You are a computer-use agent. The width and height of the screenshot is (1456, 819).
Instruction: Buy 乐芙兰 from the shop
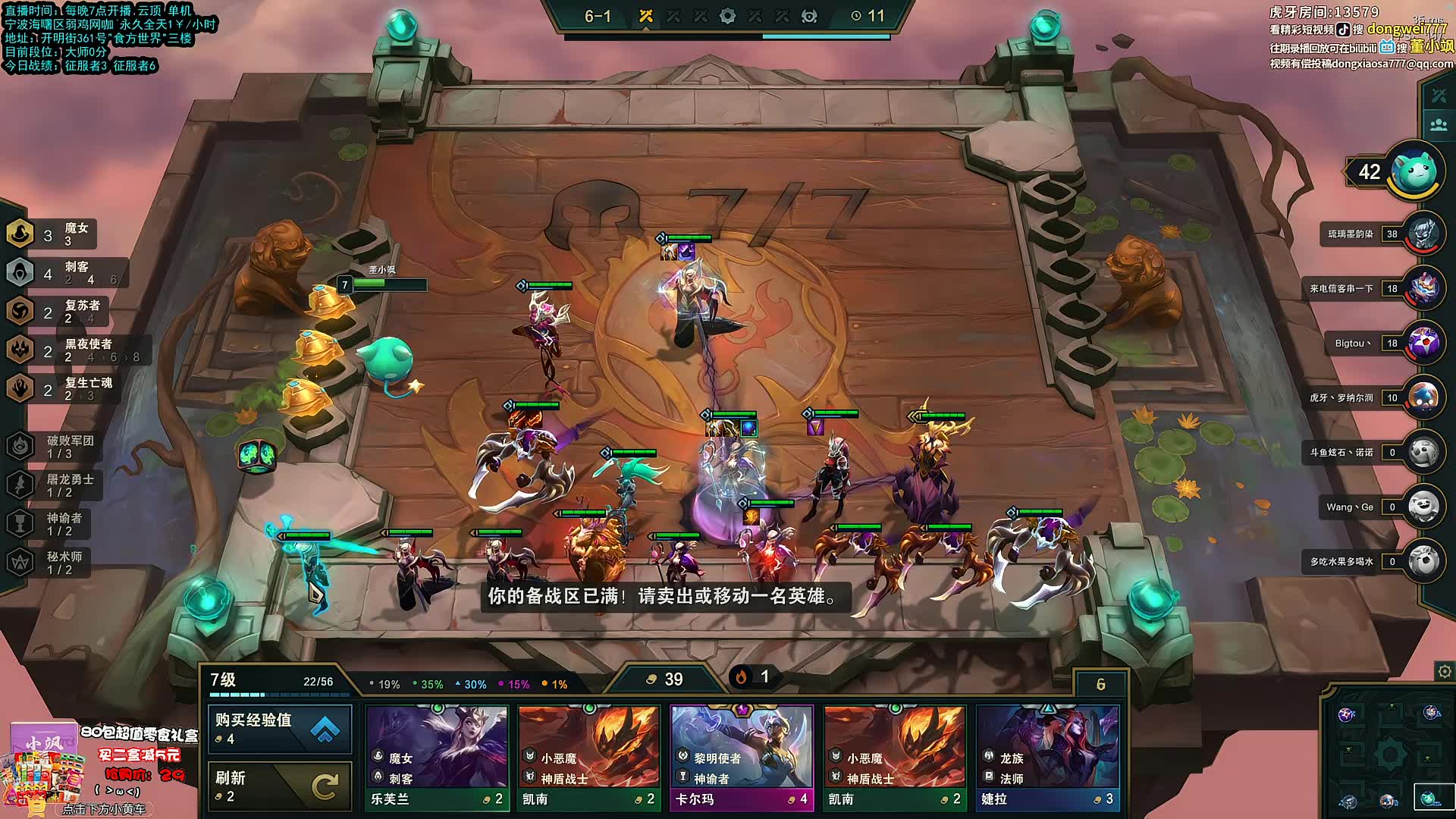click(437, 758)
